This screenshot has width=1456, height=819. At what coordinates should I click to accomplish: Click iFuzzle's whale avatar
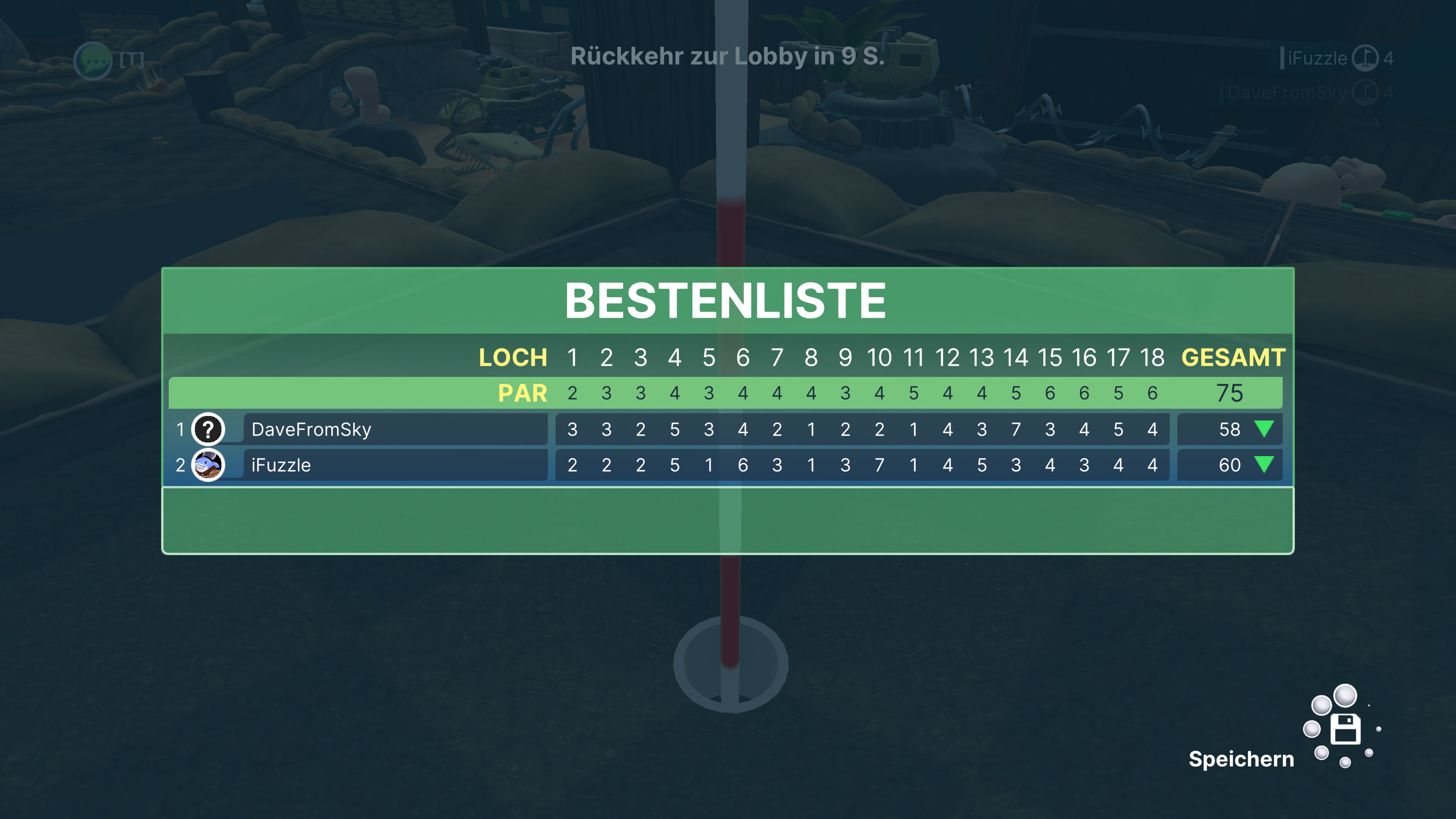[208, 465]
